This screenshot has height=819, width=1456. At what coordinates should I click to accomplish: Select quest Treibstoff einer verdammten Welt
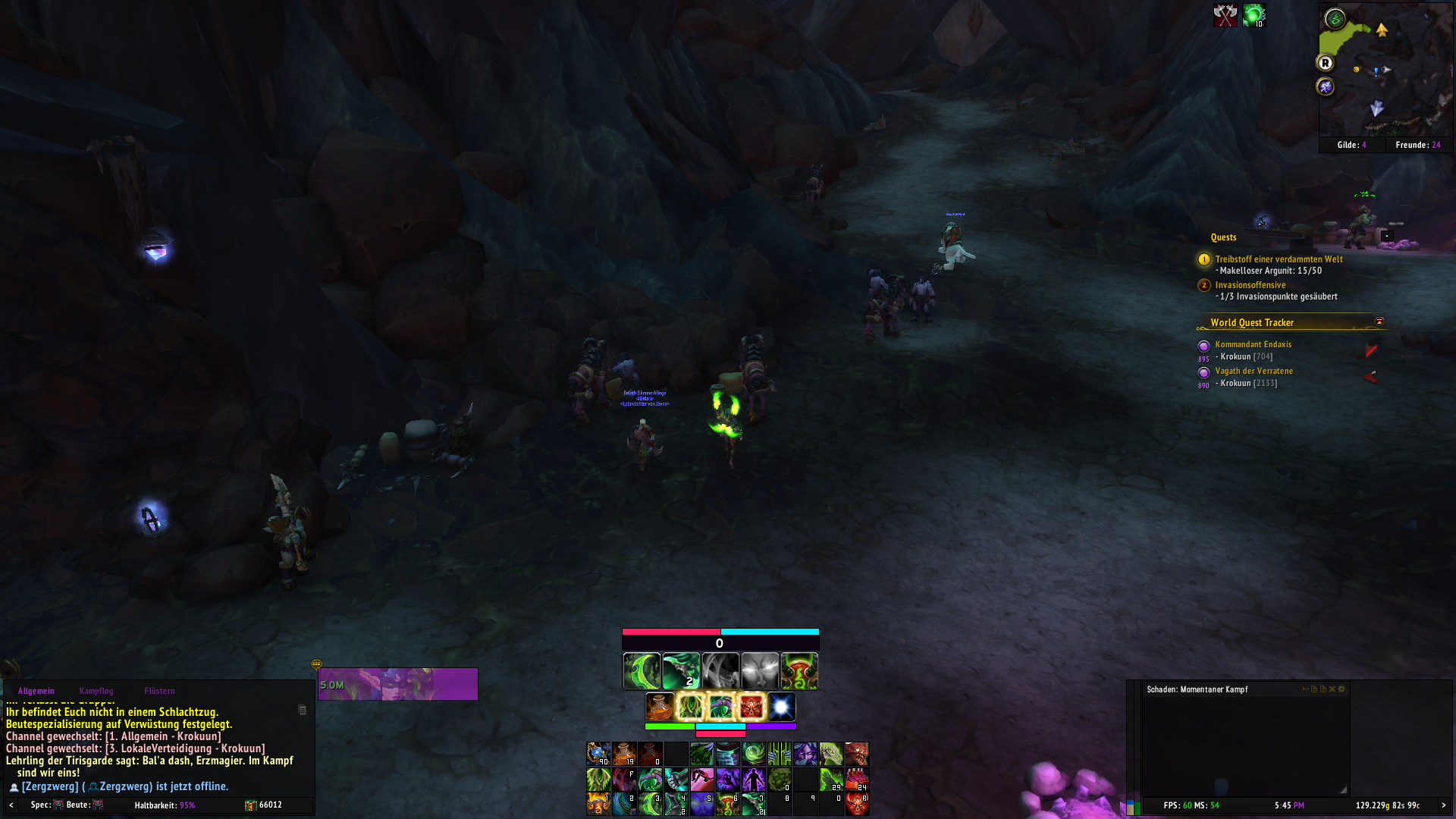1279,259
